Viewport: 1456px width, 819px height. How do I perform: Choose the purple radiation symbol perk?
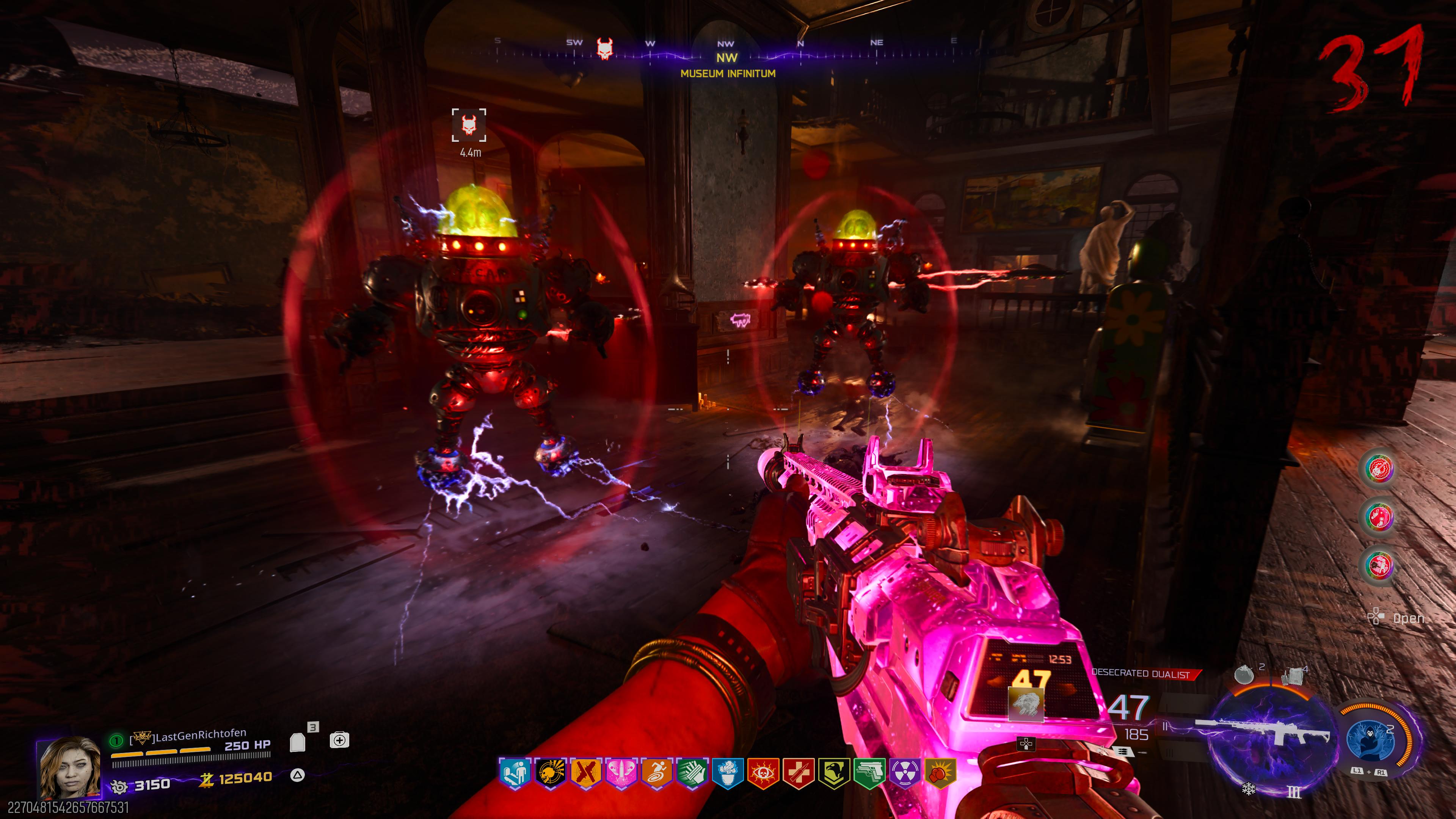(904, 773)
